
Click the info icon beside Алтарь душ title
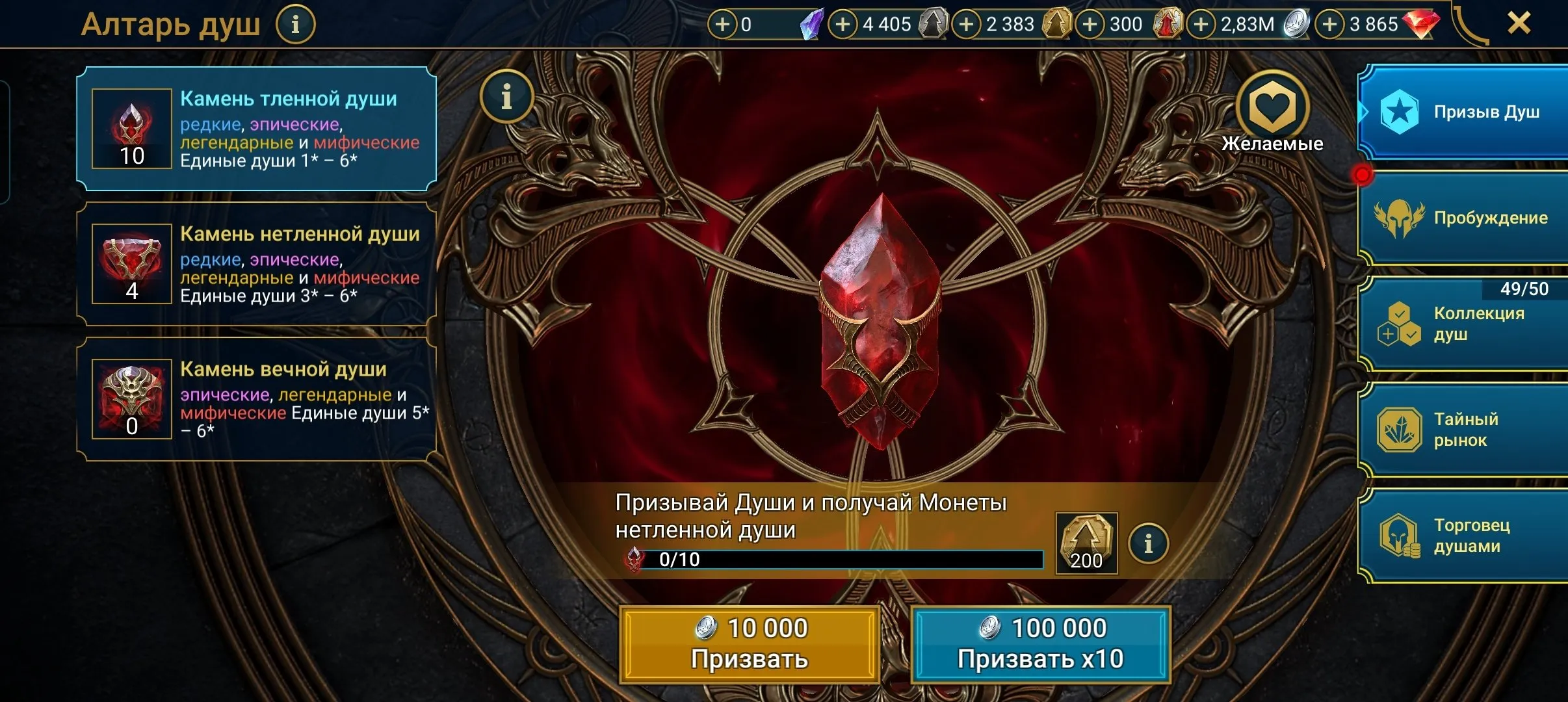pyautogui.click(x=296, y=23)
